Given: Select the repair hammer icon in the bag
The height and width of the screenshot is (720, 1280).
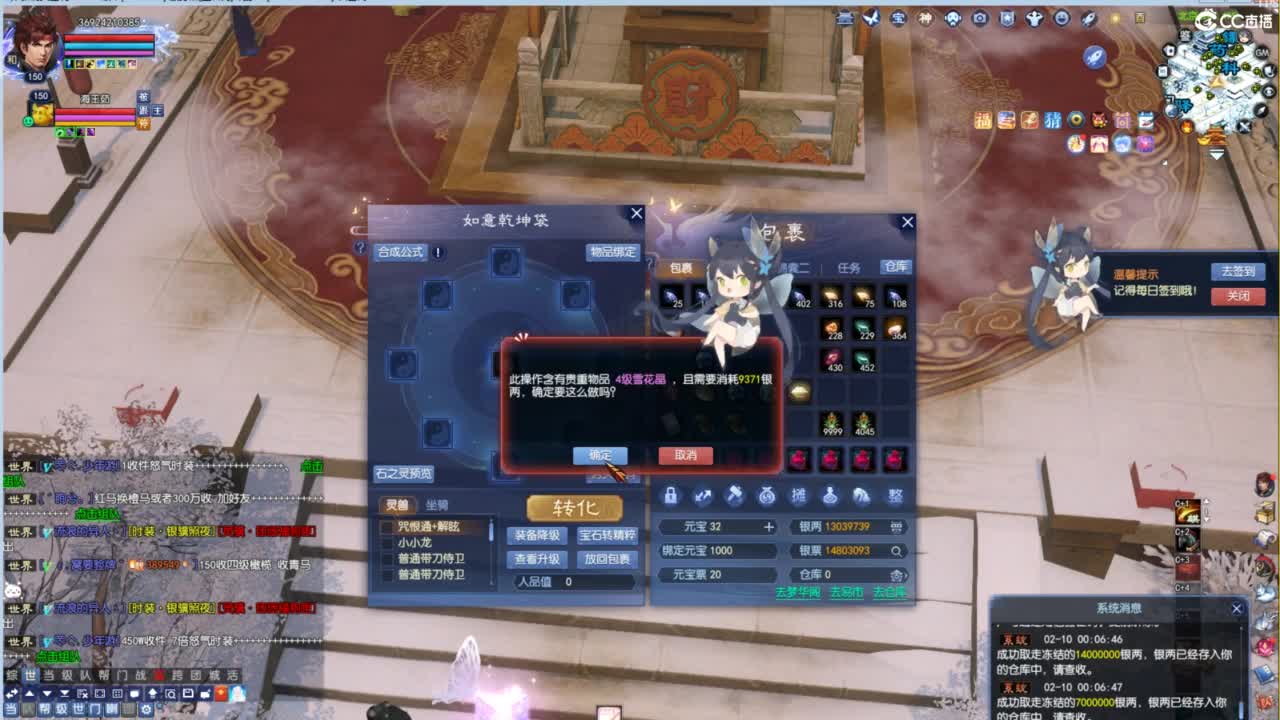Looking at the screenshot, I should pos(735,496).
